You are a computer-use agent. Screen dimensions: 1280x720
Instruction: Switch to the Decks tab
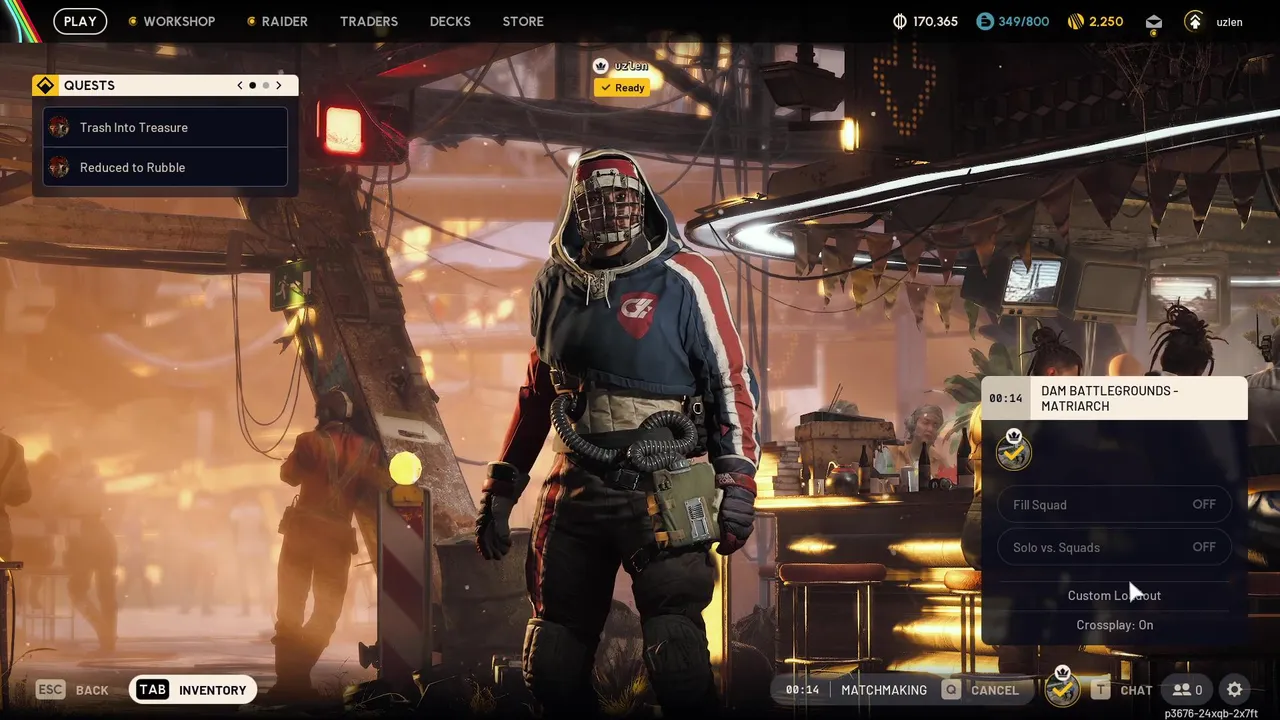click(450, 21)
